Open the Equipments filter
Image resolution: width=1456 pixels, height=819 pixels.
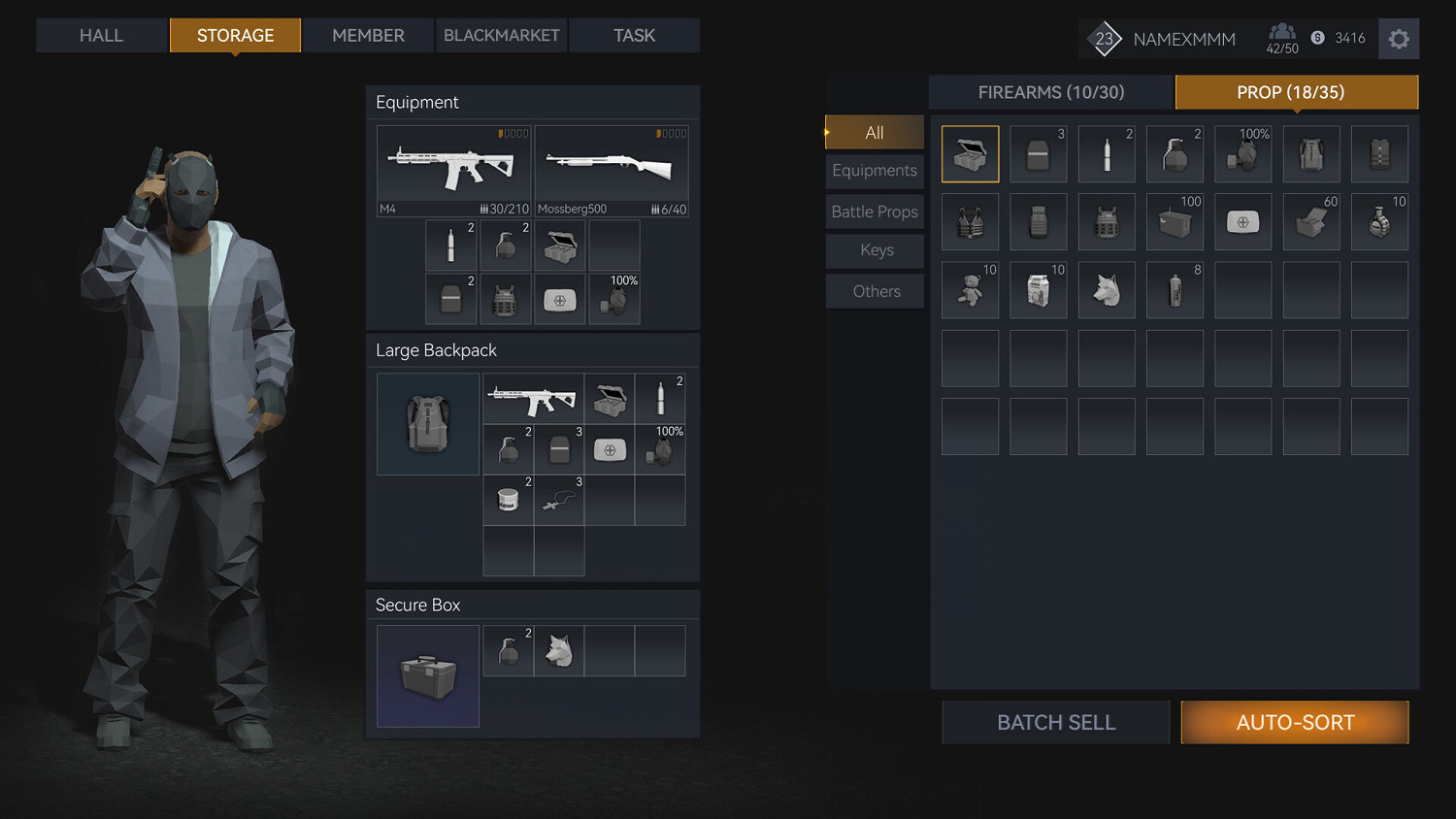click(x=874, y=171)
